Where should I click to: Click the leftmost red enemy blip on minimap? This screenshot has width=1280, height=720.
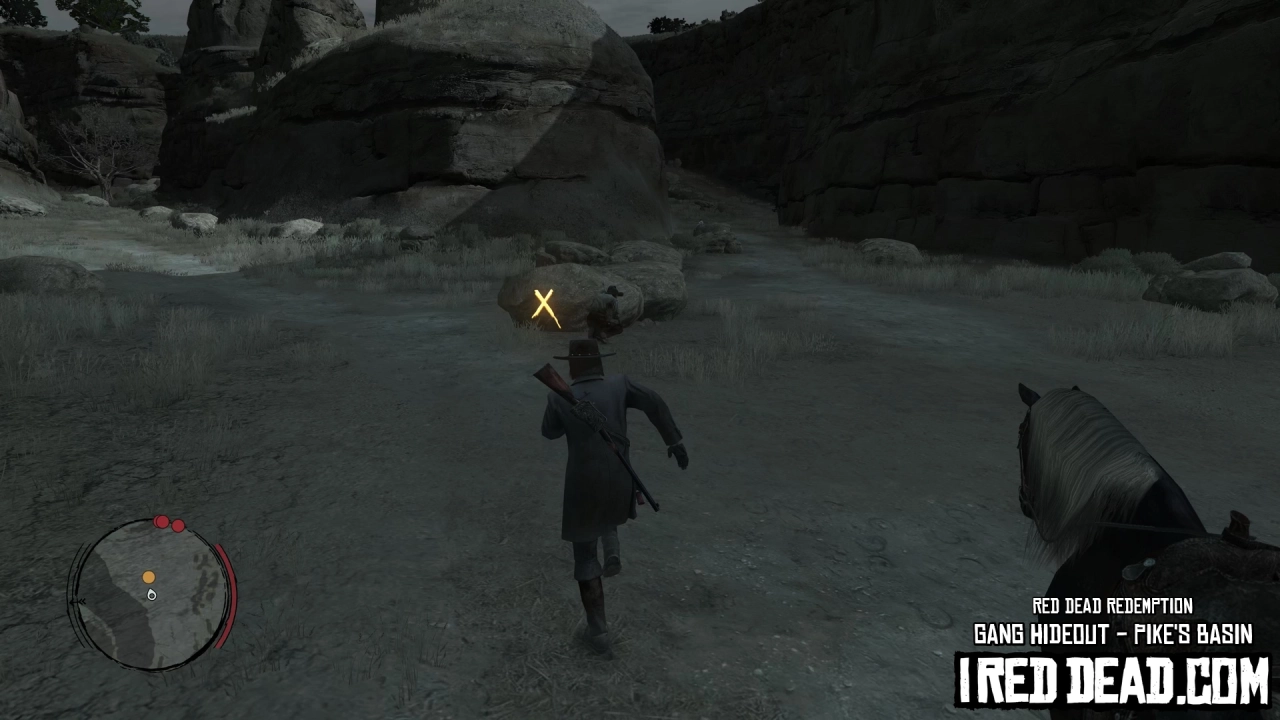(161, 521)
